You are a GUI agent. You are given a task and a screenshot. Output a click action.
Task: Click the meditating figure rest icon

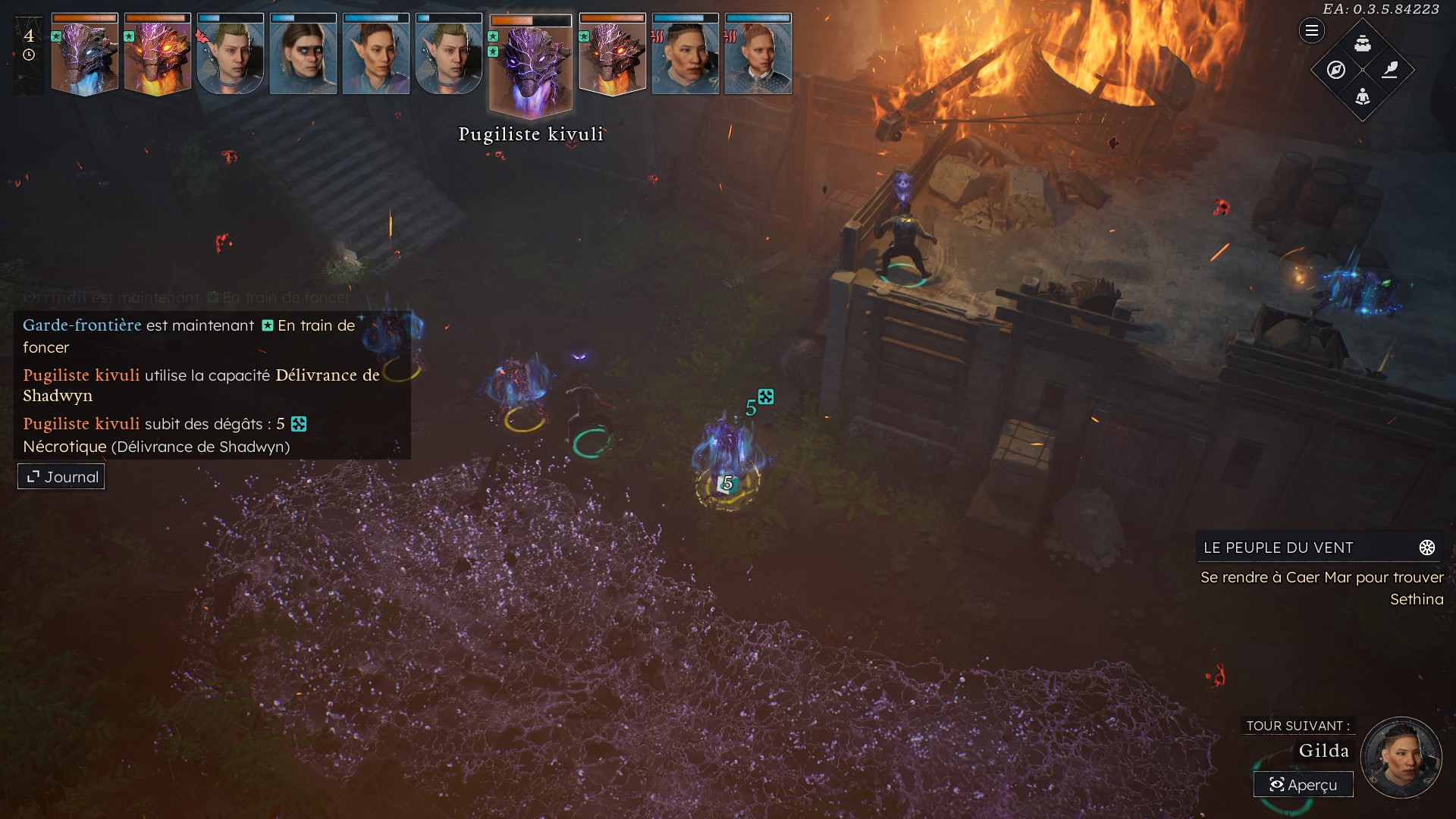1363,96
